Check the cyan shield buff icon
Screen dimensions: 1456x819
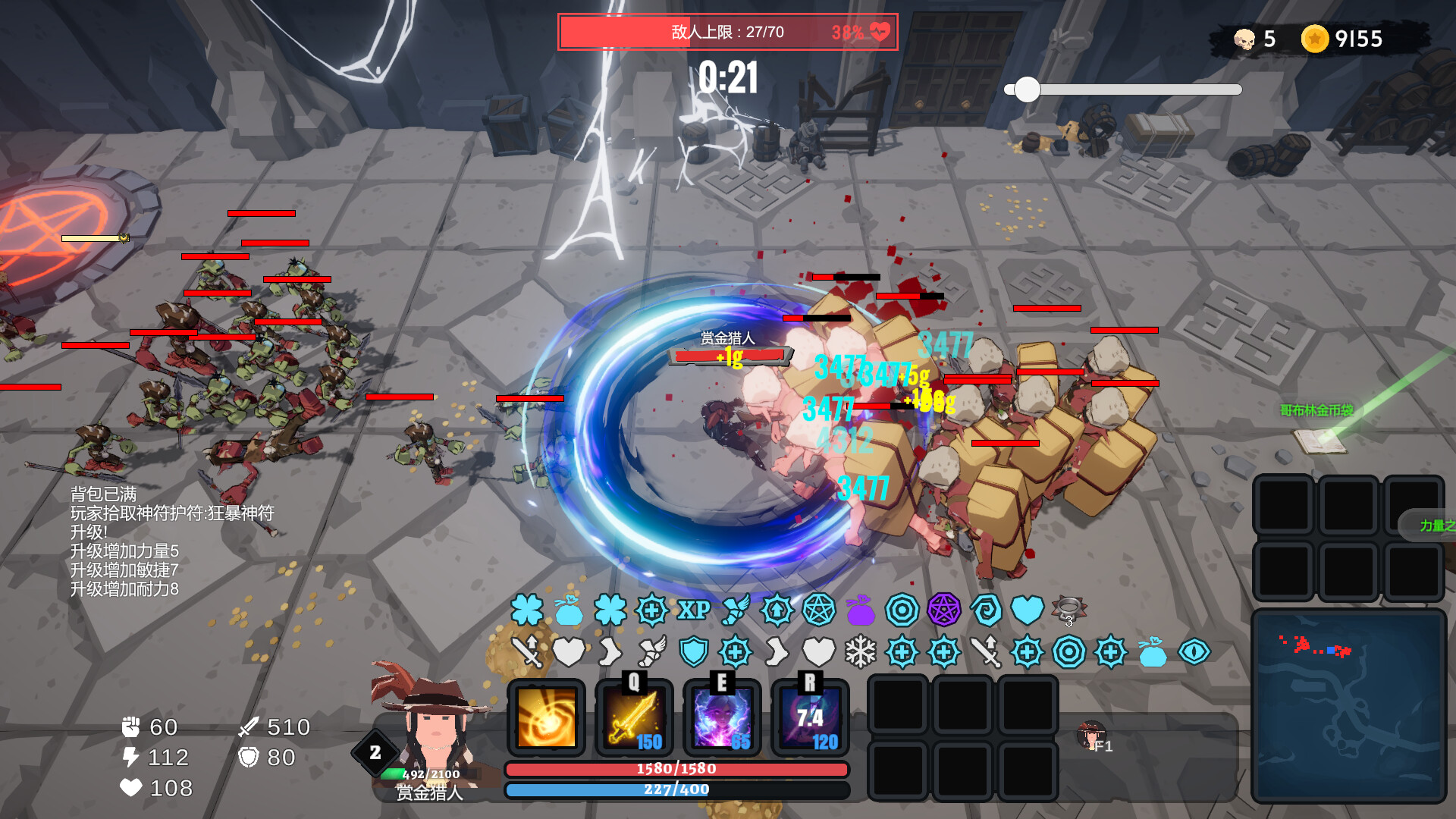tap(693, 652)
